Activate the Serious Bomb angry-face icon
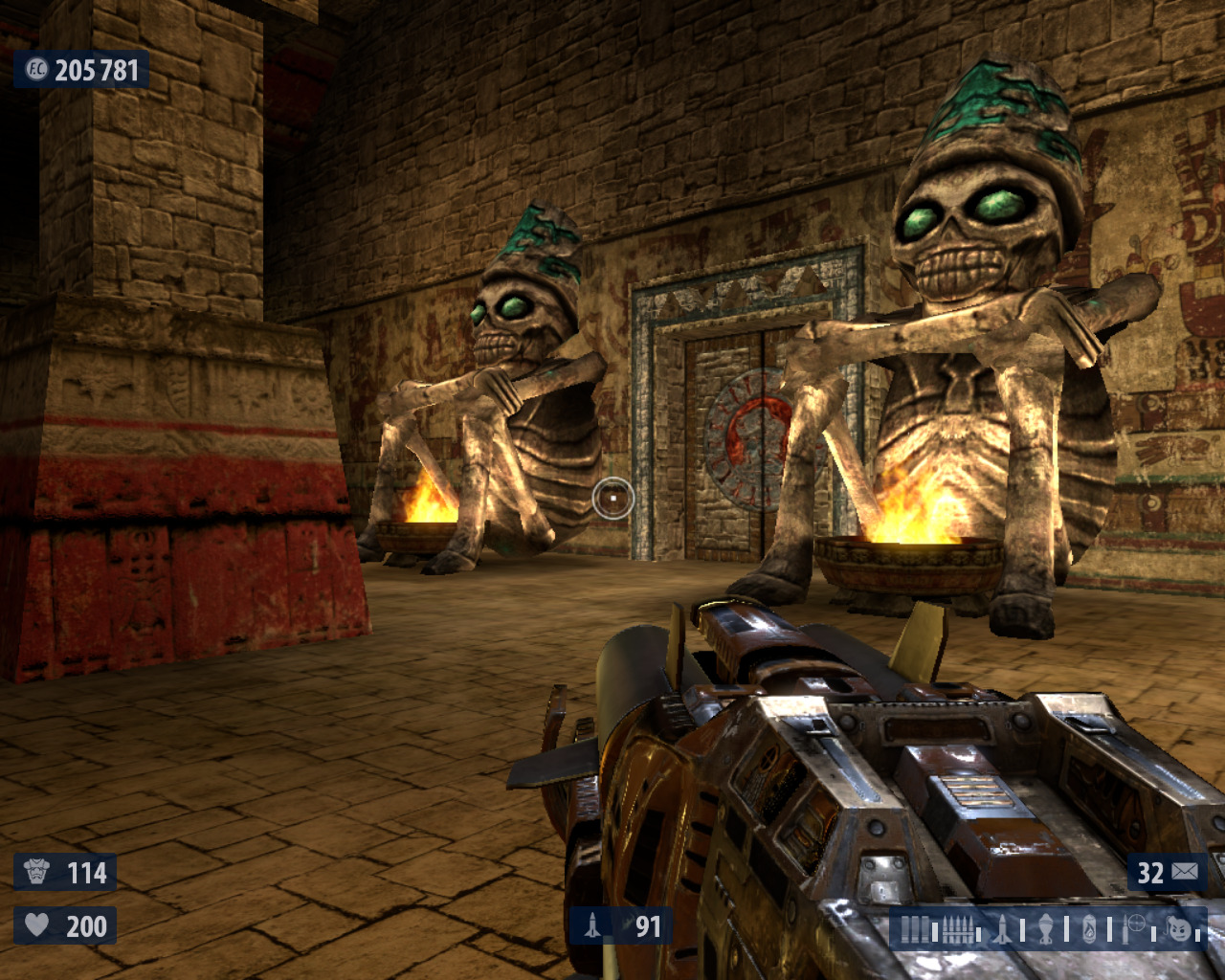 point(1179,928)
